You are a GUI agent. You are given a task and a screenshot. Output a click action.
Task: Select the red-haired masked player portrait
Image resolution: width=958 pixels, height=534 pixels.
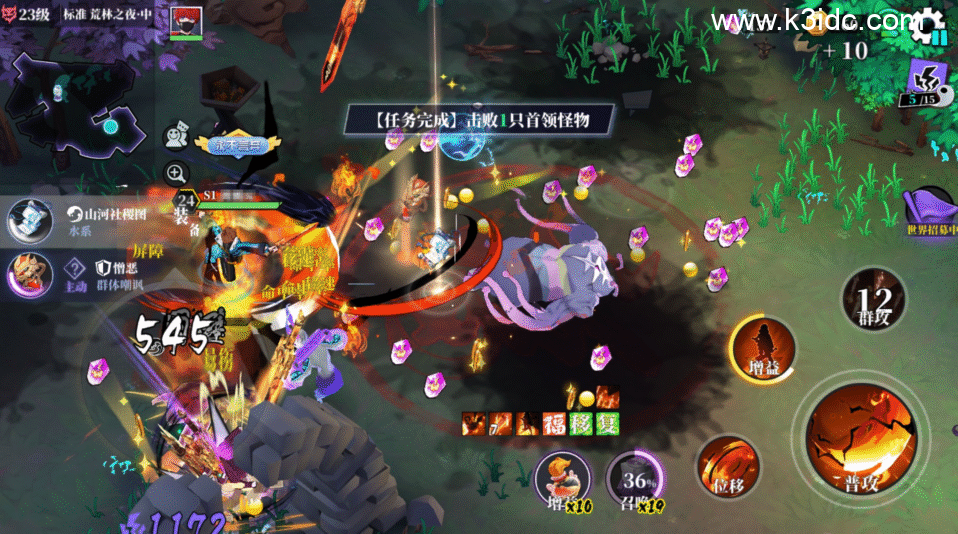pyautogui.click(x=186, y=22)
